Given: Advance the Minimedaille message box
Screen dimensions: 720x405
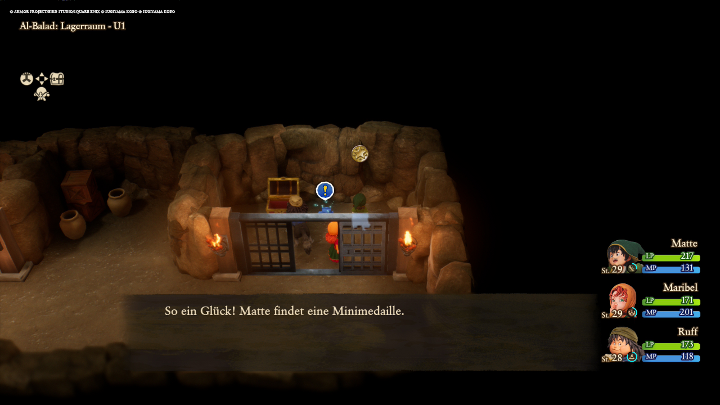Looking at the screenshot, I should click(x=360, y=312).
